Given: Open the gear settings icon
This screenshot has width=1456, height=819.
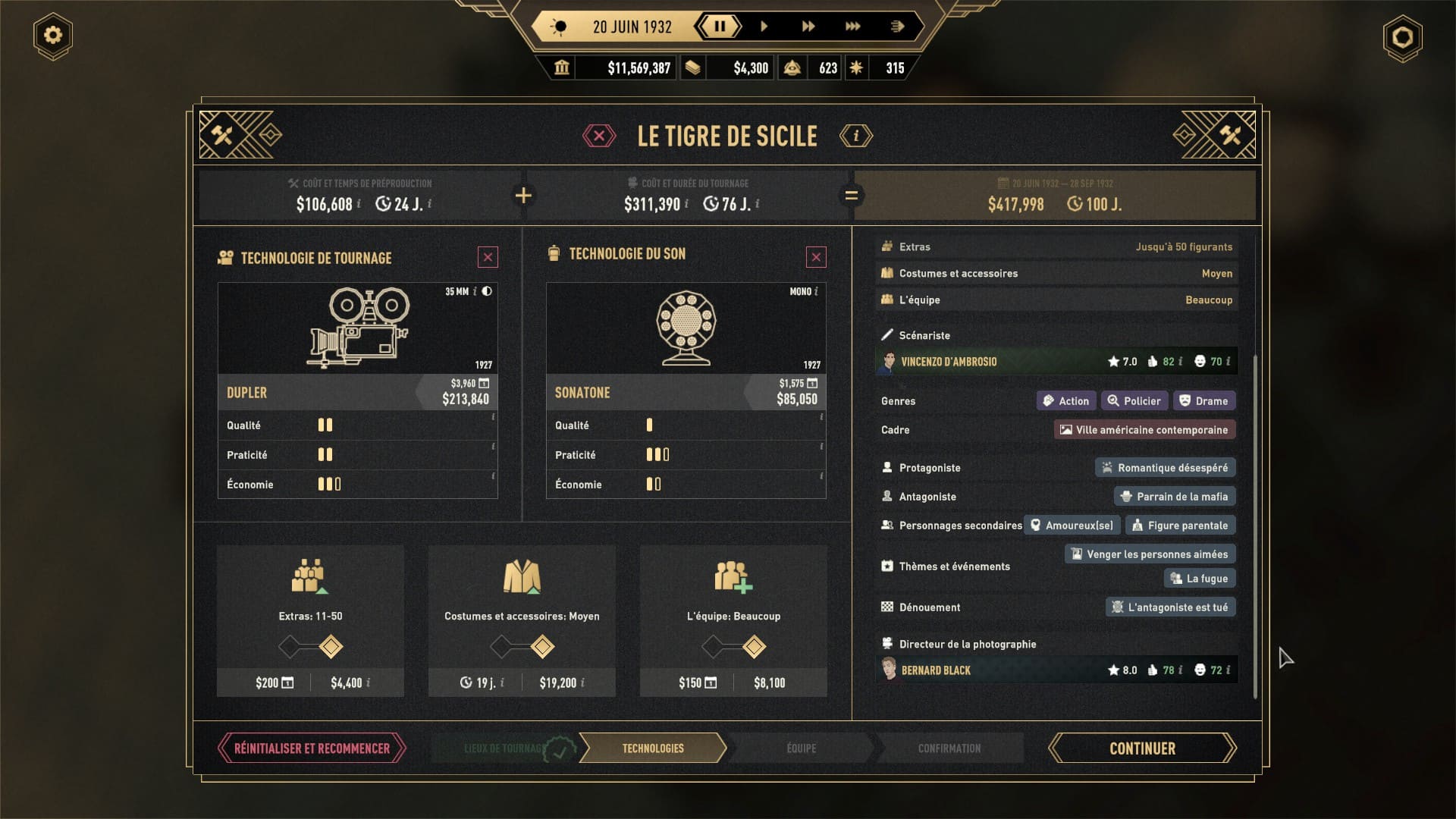Looking at the screenshot, I should click(x=53, y=36).
